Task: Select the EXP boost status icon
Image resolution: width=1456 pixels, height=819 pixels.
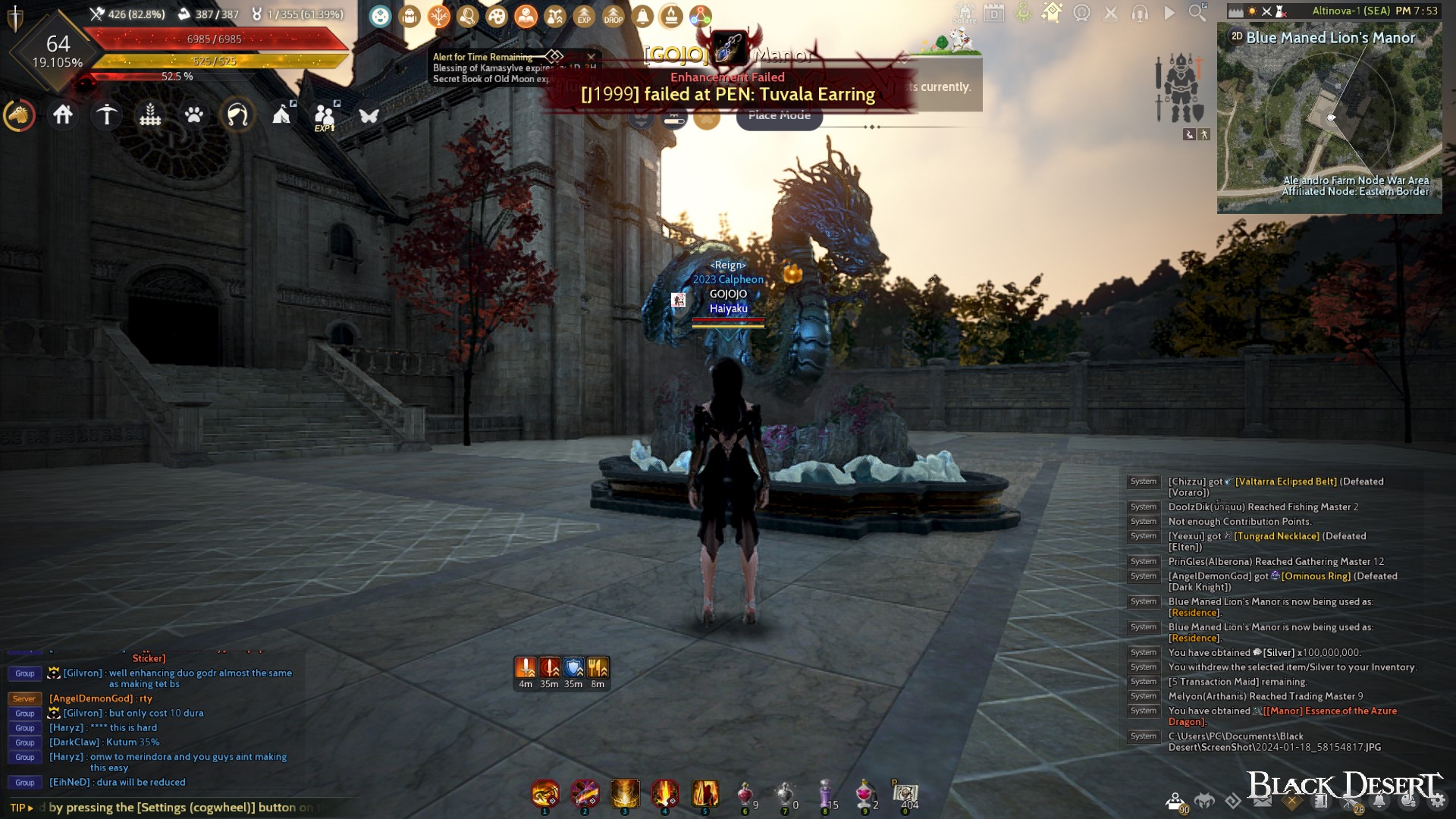Action: (x=584, y=14)
